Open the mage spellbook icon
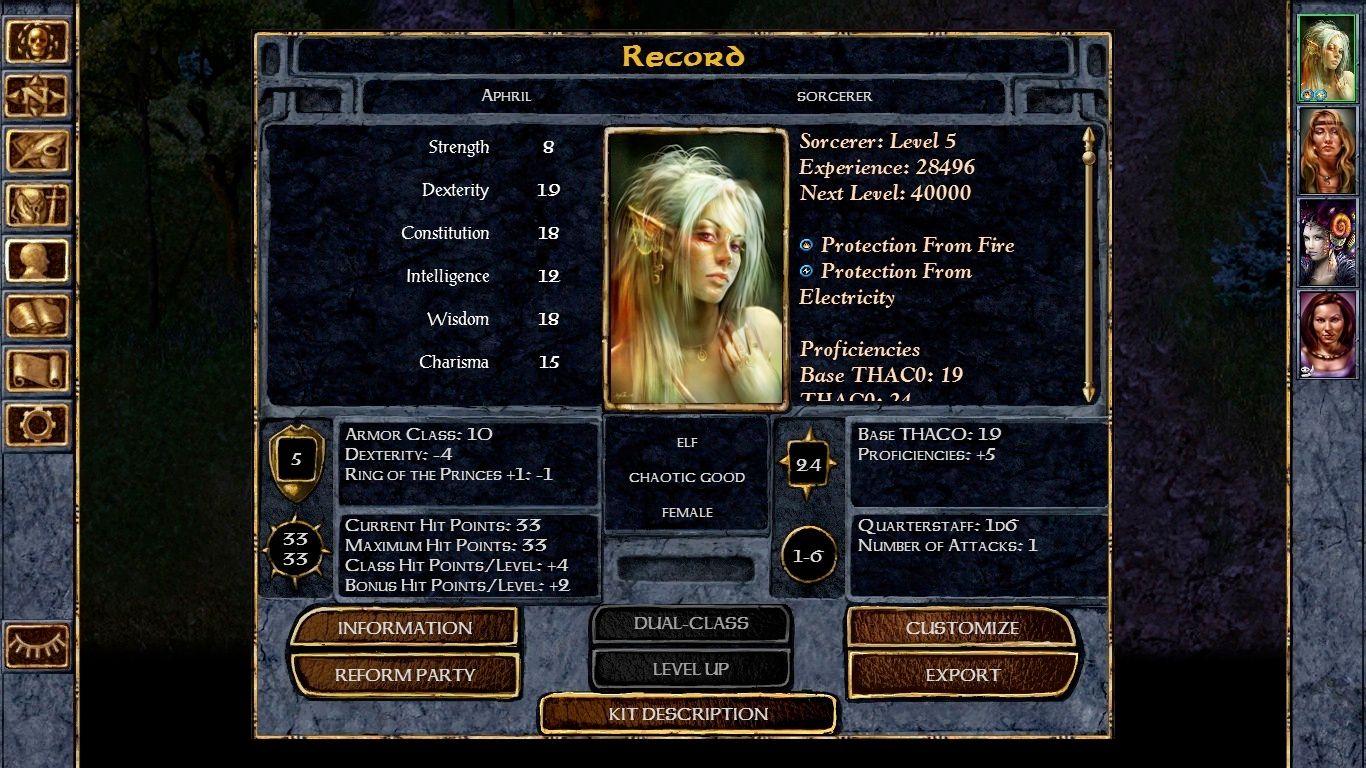This screenshot has width=1366, height=768. 37,316
